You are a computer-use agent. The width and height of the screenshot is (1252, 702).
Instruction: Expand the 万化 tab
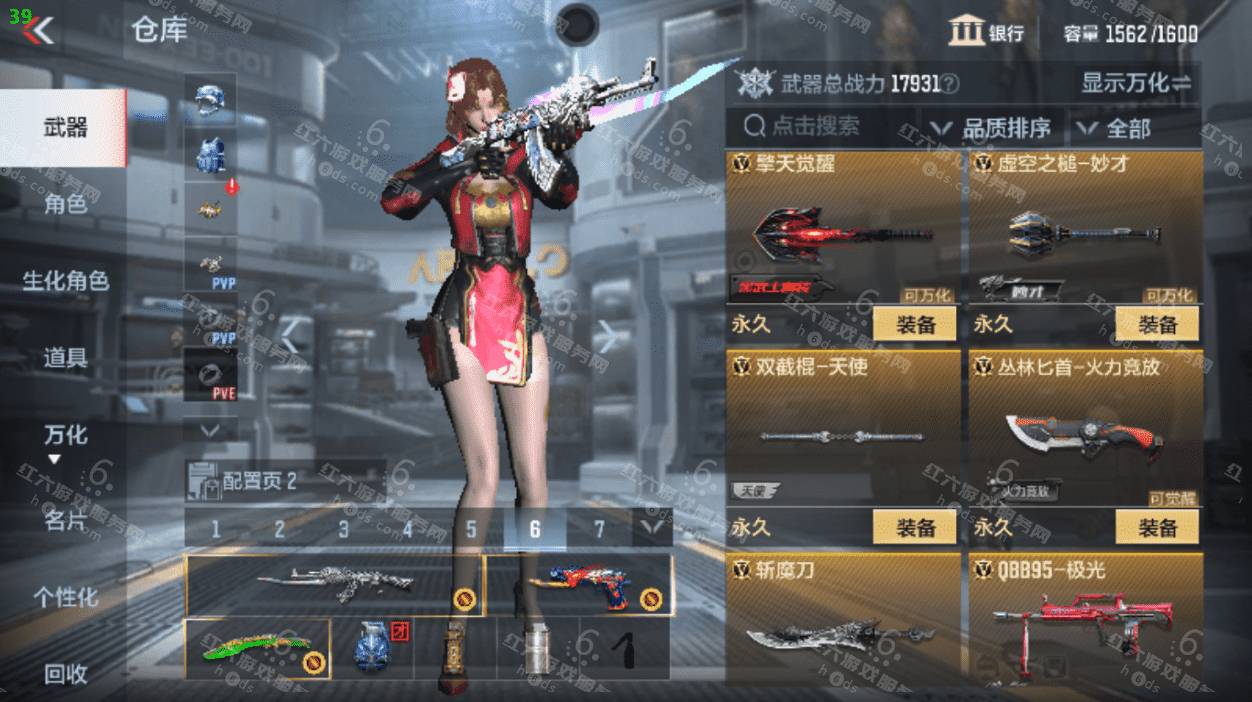pyautogui.click(x=64, y=436)
